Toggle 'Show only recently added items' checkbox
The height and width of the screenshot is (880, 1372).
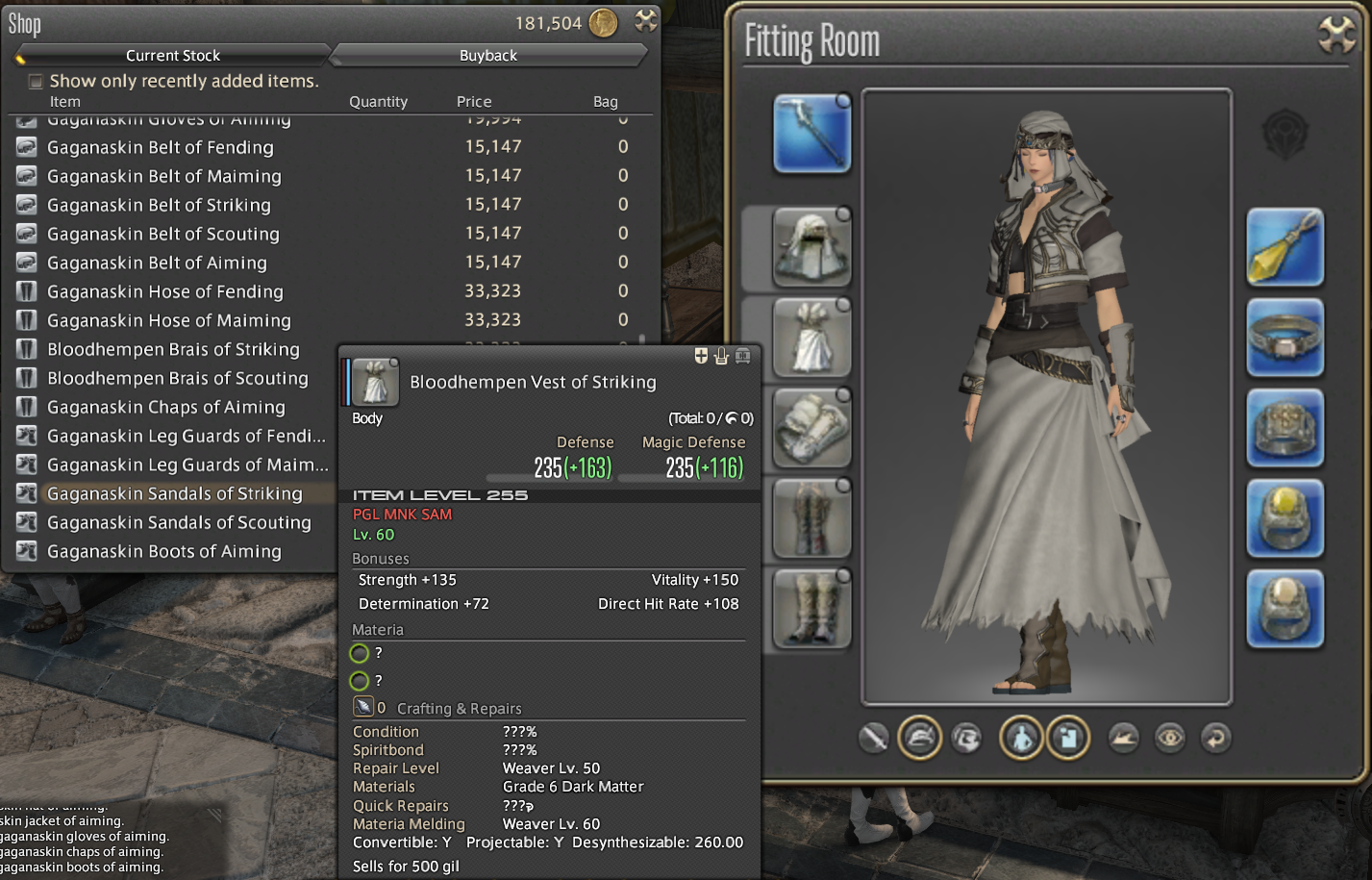pyautogui.click(x=36, y=82)
